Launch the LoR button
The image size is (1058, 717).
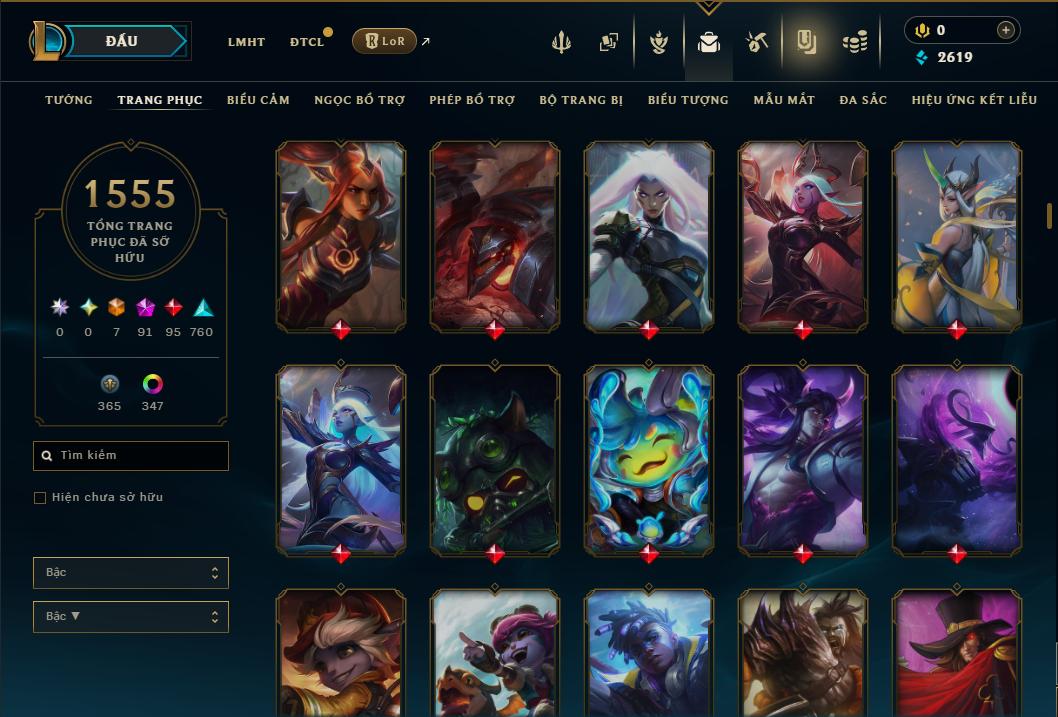(x=384, y=41)
